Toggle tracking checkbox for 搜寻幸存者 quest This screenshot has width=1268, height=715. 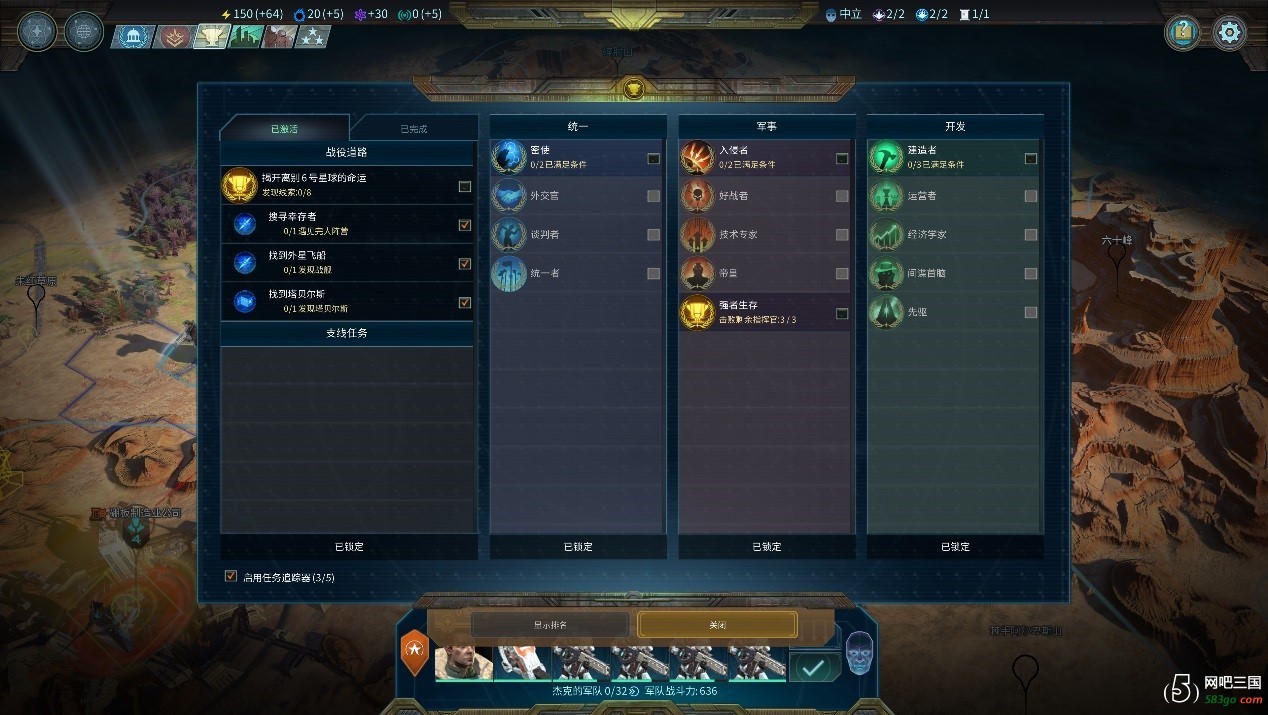pyautogui.click(x=465, y=225)
